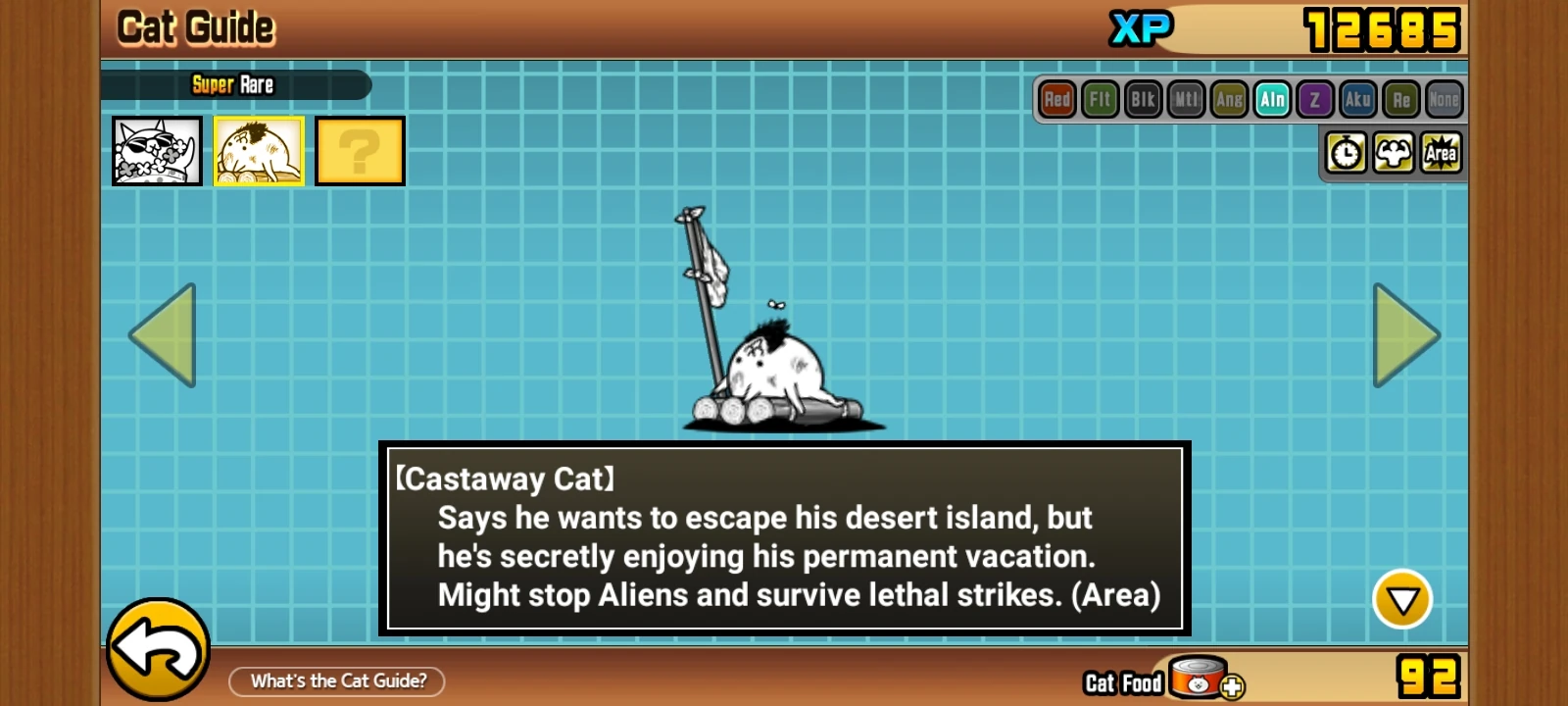Select the Red trait filter icon
This screenshot has width=1568, height=706.
1056,98
